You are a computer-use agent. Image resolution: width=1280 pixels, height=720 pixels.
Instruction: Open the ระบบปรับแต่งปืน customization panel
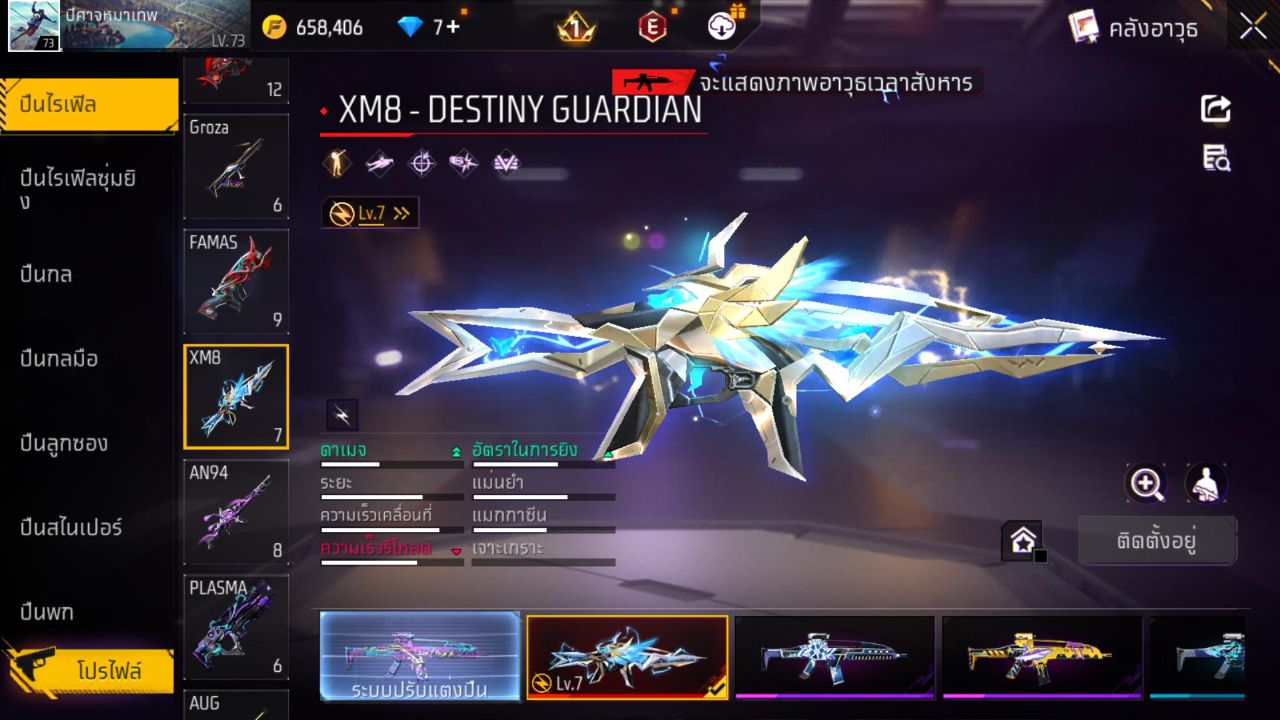pos(420,656)
